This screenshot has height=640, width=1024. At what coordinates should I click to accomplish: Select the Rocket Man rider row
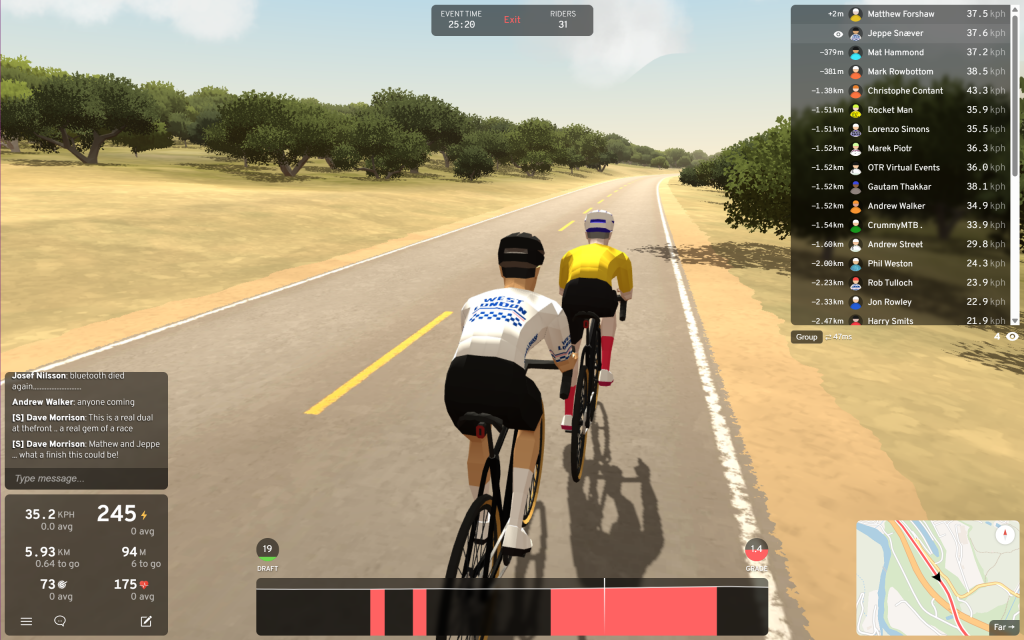900,110
